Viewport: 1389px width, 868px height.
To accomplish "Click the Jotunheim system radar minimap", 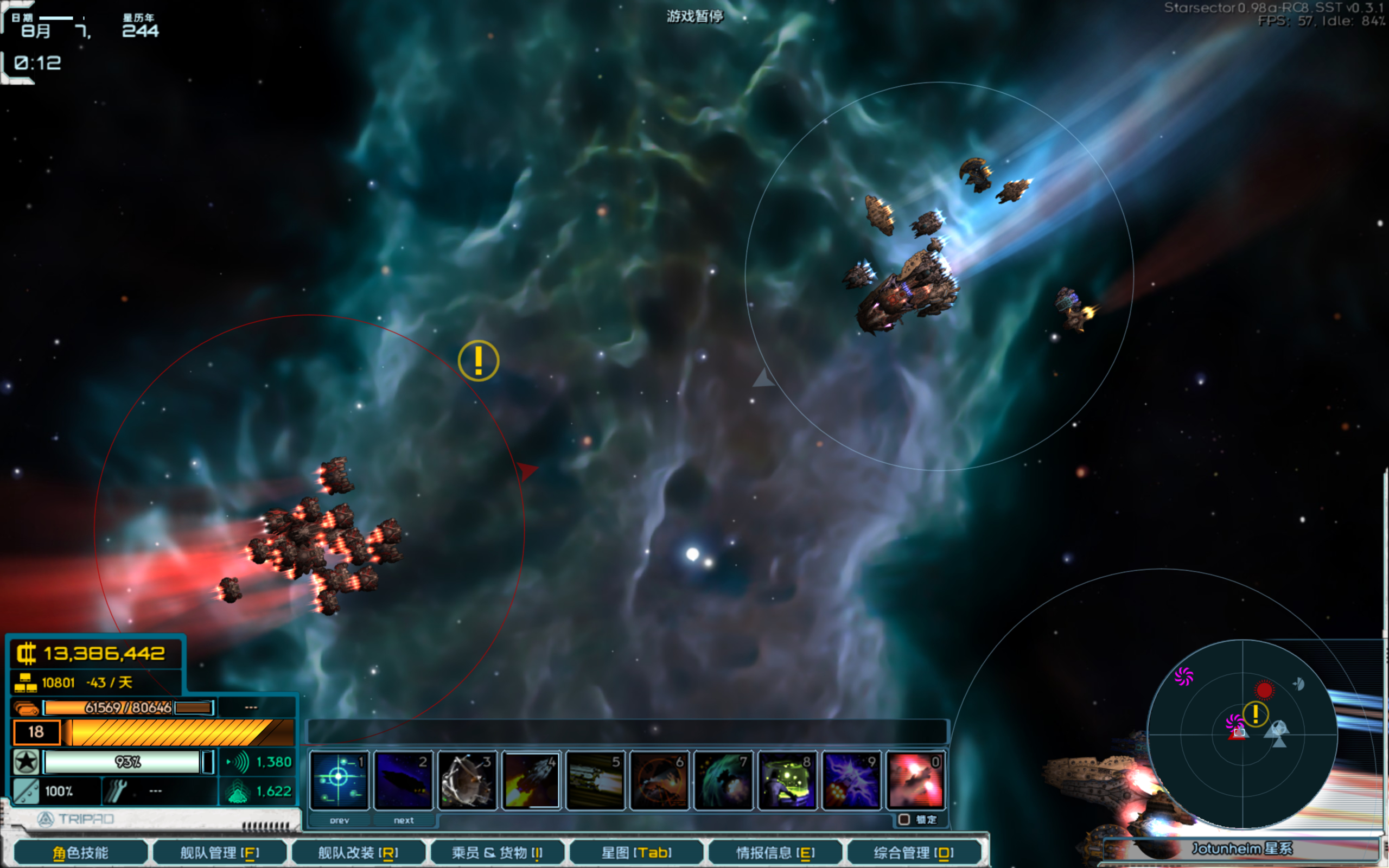I will (1243, 734).
